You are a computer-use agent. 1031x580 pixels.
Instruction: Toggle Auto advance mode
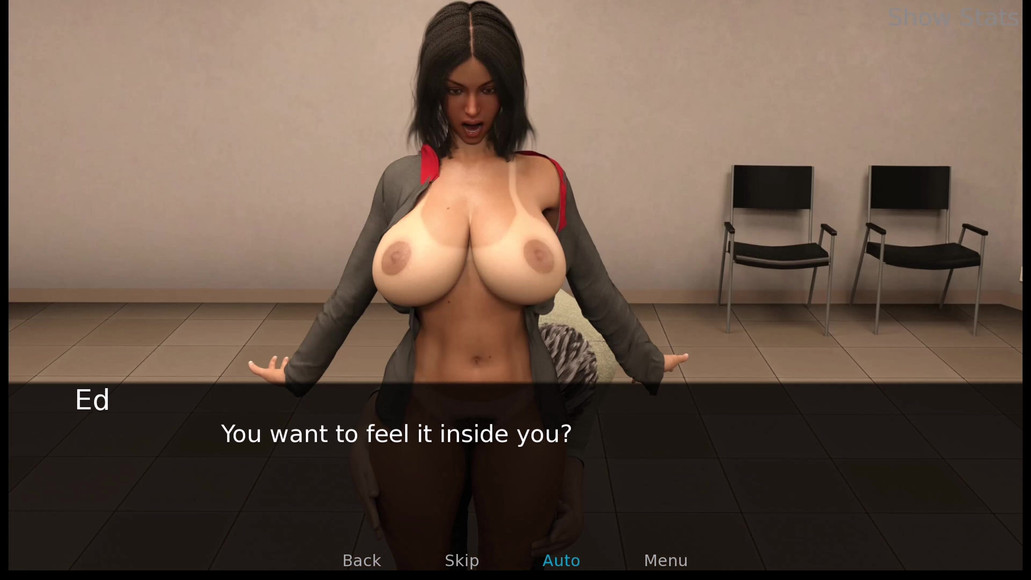pyautogui.click(x=561, y=561)
